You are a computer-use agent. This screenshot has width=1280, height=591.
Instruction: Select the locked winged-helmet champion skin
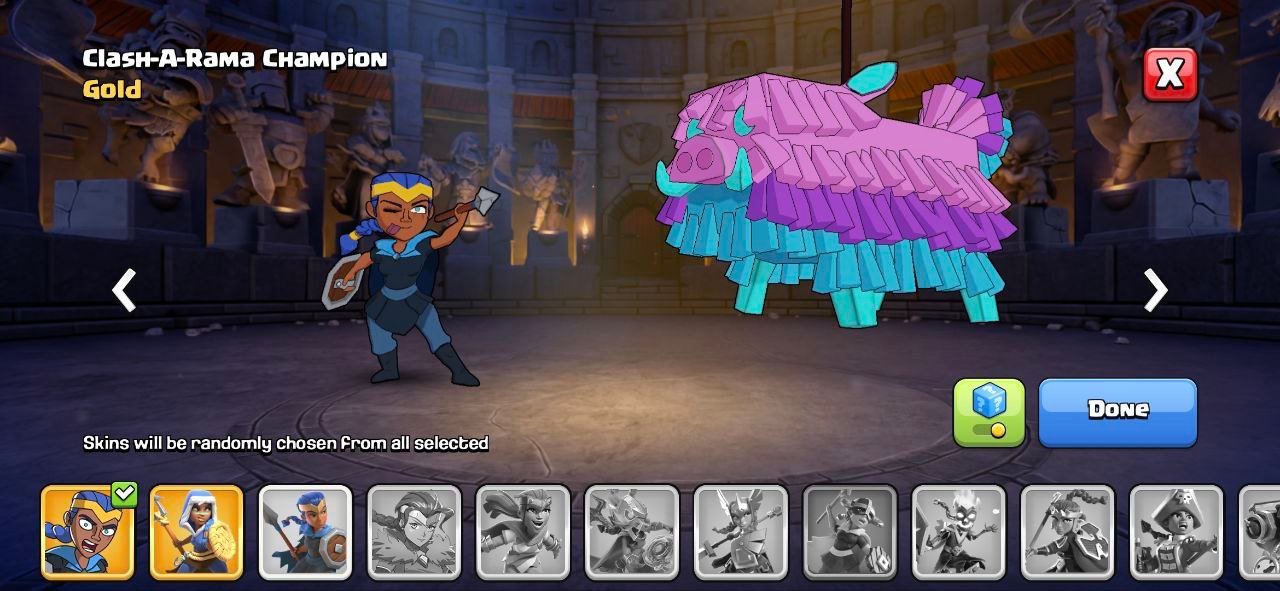click(x=741, y=532)
